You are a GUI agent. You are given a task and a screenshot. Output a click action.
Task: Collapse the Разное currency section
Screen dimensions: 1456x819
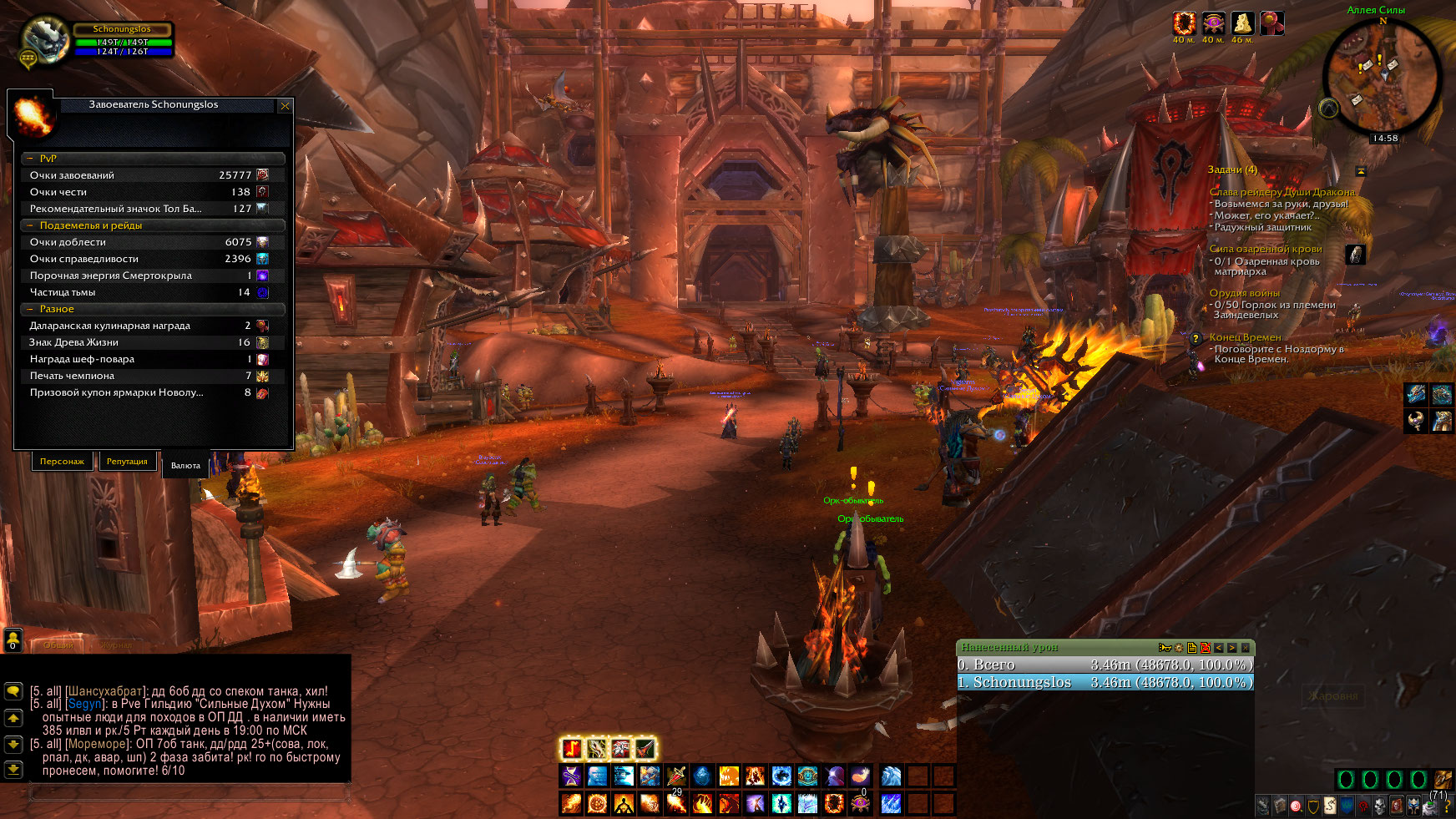pyautogui.click(x=30, y=309)
